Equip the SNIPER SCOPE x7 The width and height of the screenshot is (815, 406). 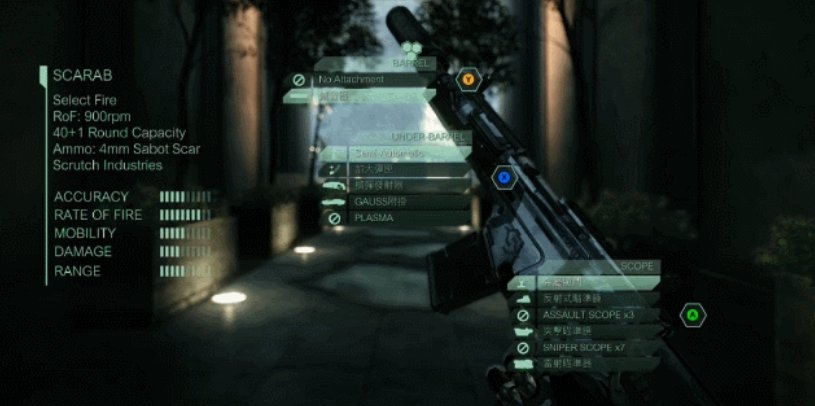[x=583, y=348]
